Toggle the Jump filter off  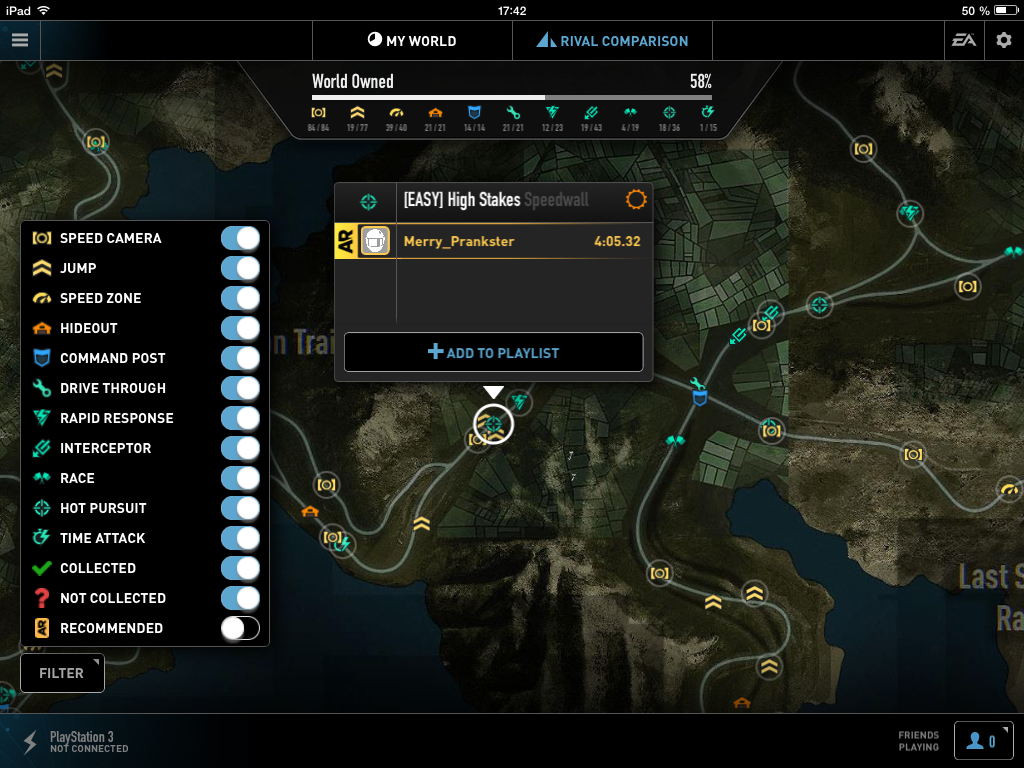[x=240, y=268]
